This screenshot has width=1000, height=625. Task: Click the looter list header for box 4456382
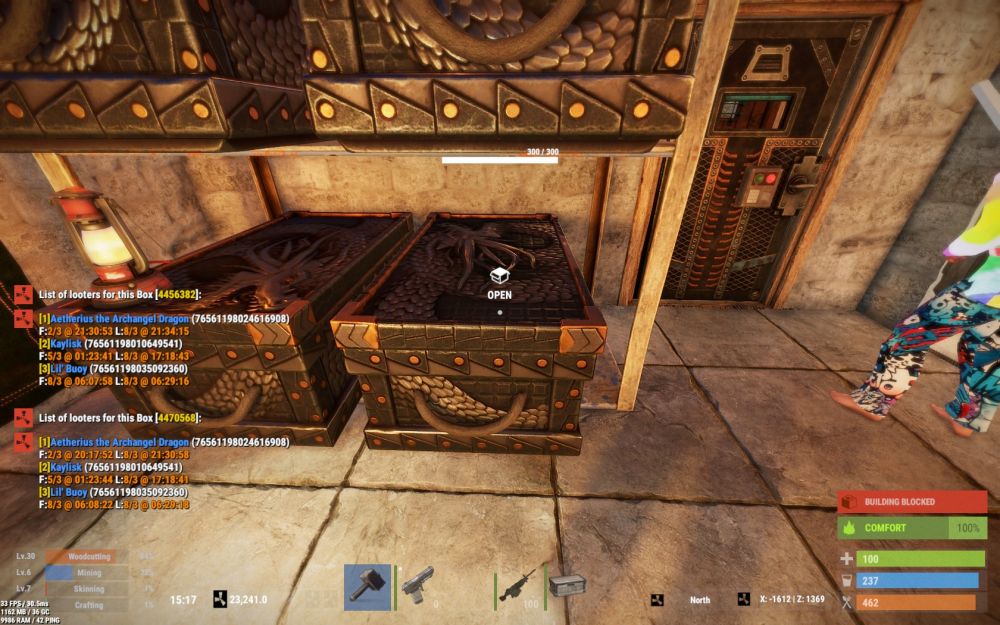[x=120, y=295]
